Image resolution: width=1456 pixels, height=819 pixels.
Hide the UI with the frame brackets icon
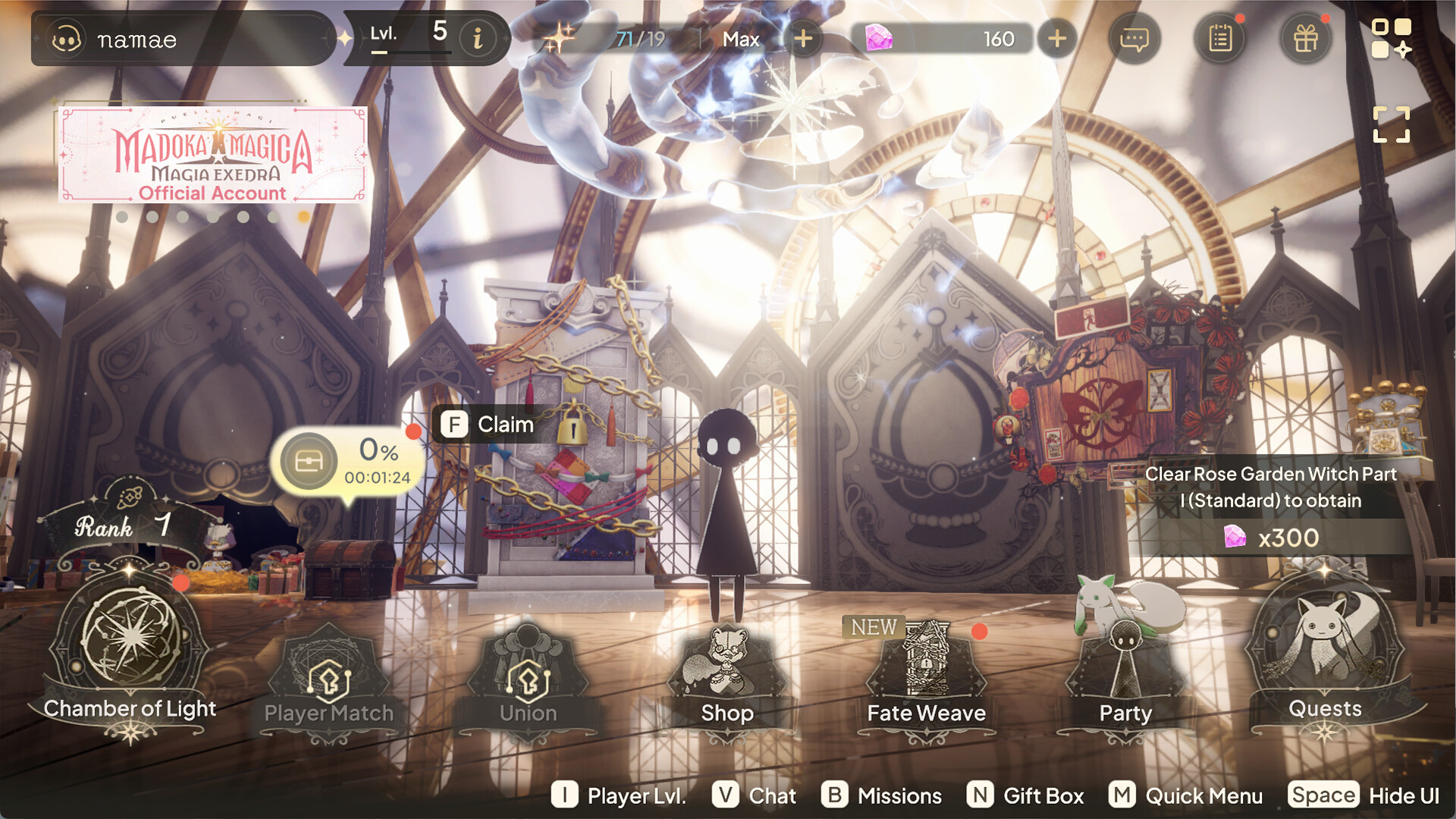pyautogui.click(x=1391, y=124)
